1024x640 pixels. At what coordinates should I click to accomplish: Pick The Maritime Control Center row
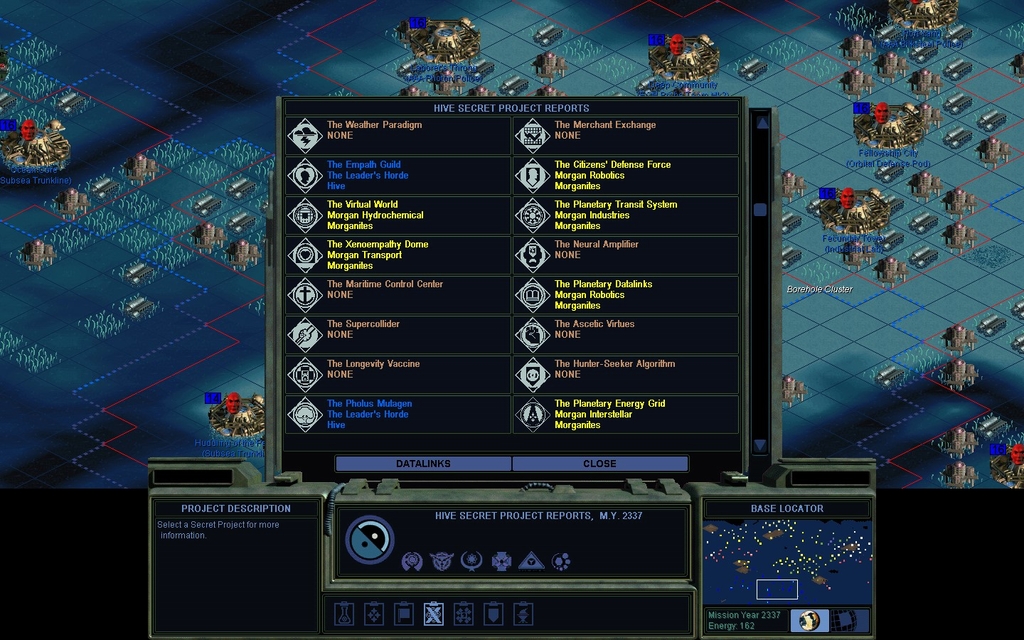tap(398, 295)
